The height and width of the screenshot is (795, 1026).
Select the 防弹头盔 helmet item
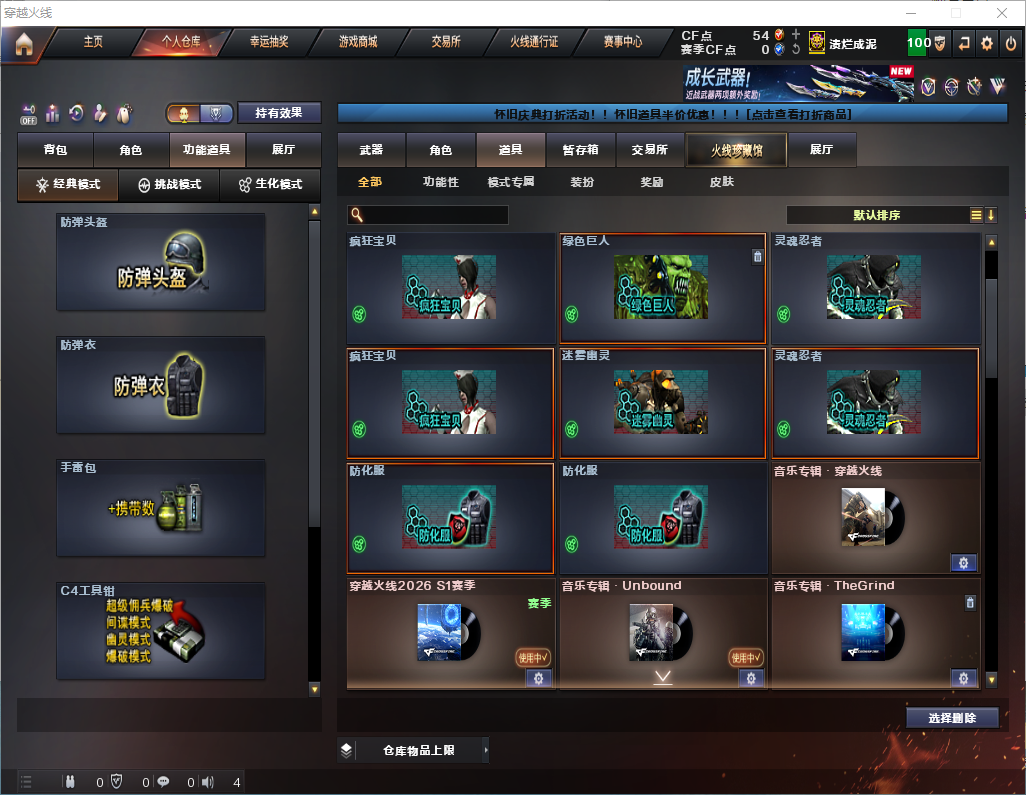coord(161,262)
